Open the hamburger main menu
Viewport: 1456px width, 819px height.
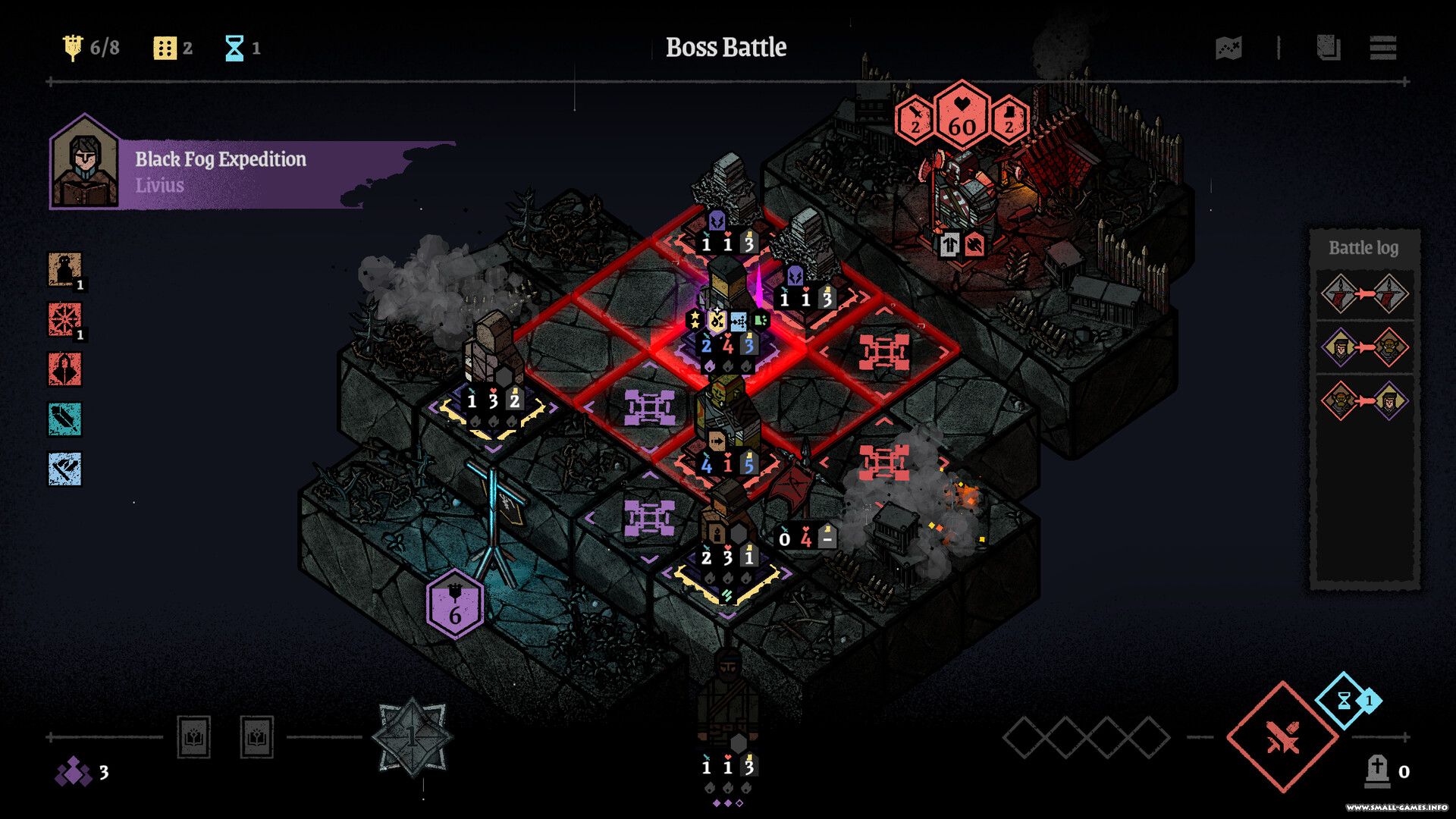tap(1383, 48)
